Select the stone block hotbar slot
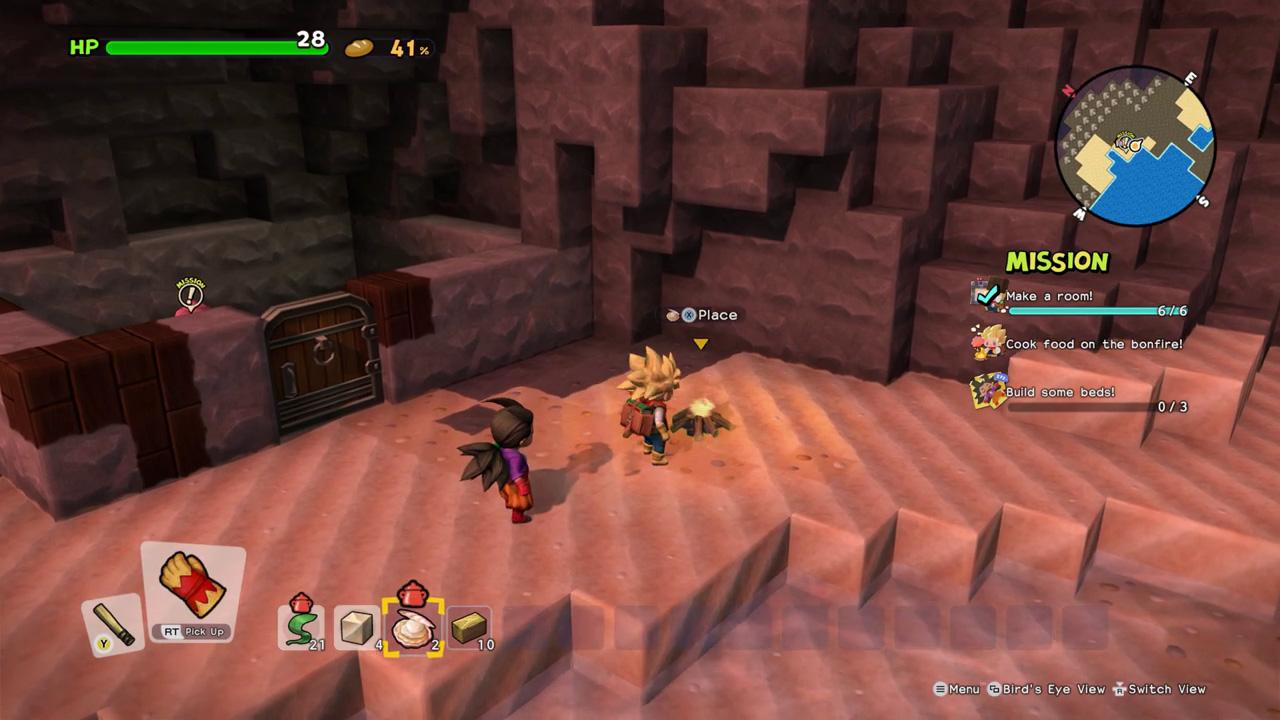The height and width of the screenshot is (720, 1280). 358,625
